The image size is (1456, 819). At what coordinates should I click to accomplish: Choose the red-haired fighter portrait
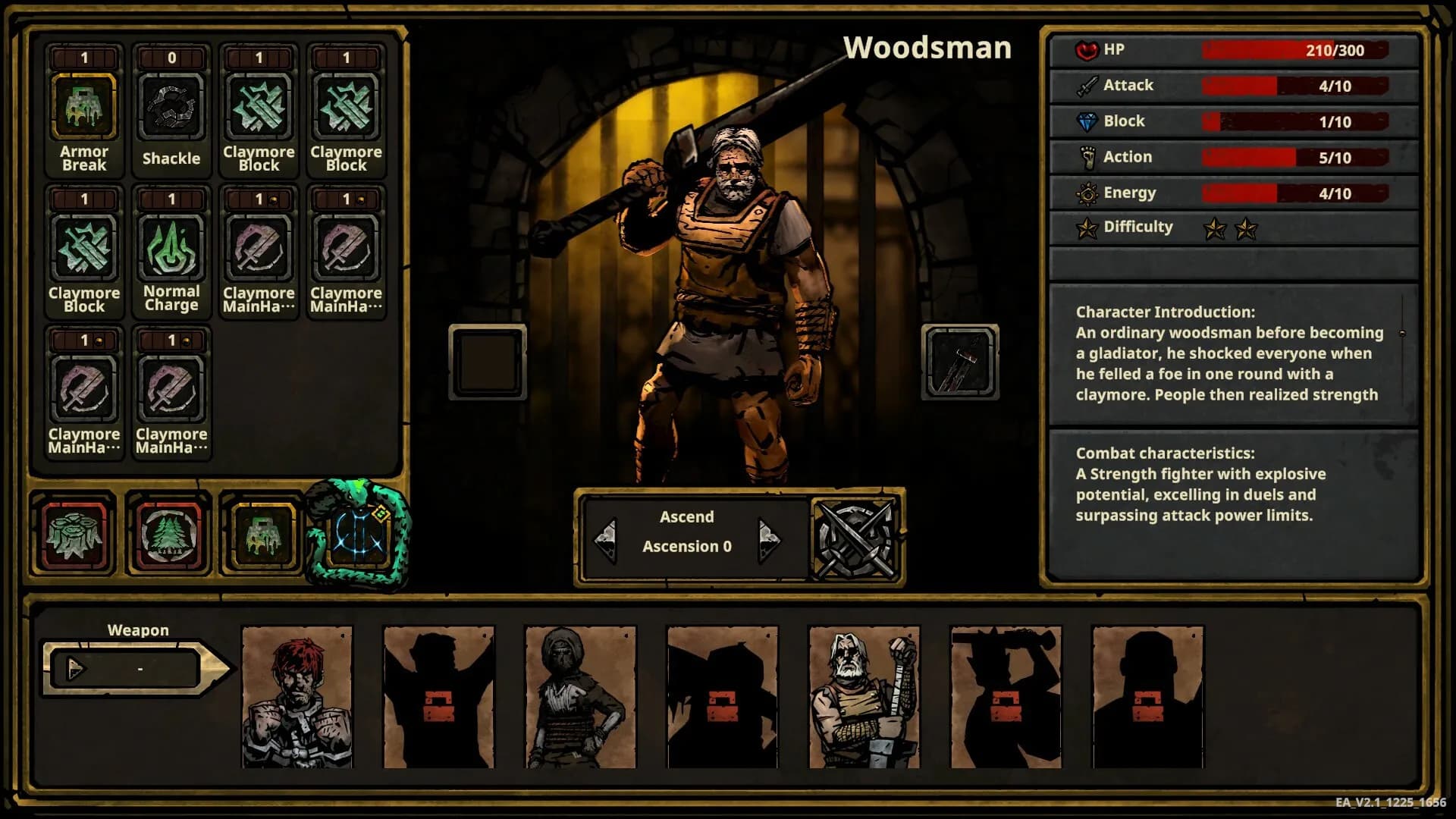pyautogui.click(x=297, y=697)
